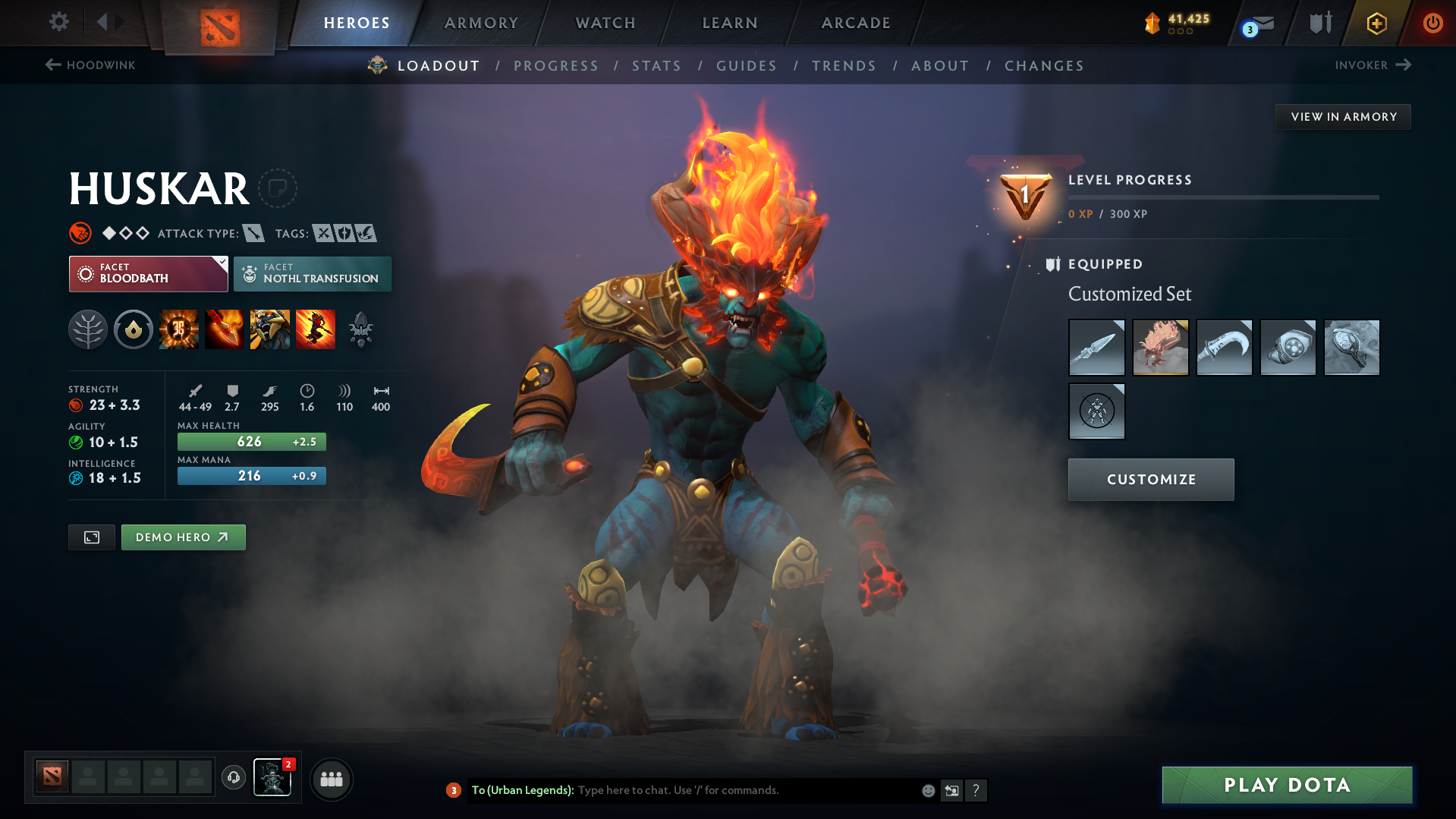Click the emoticon icon in the chat bar
The image size is (1456, 819).
coord(927,790)
